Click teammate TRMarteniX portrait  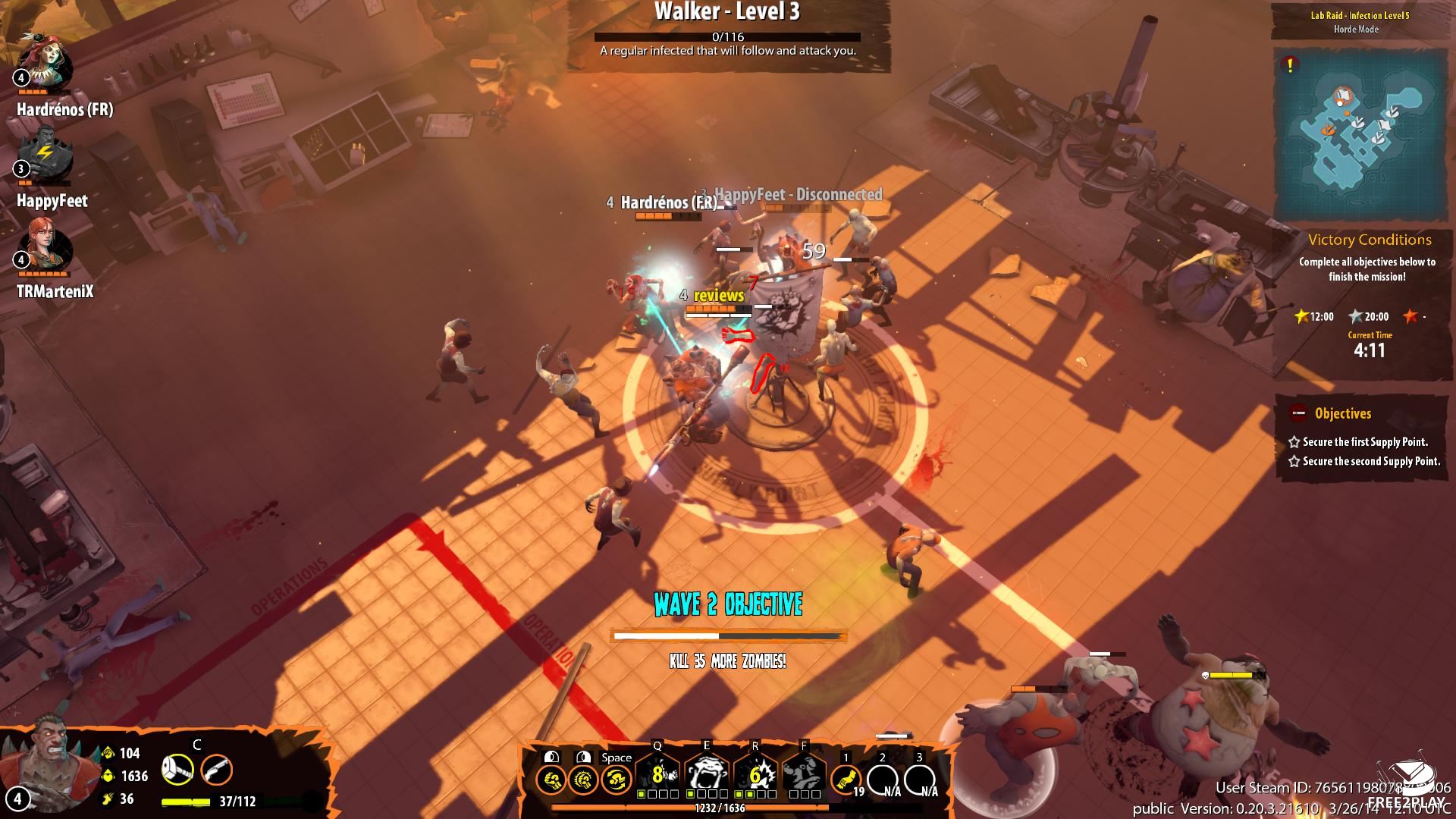(x=47, y=247)
